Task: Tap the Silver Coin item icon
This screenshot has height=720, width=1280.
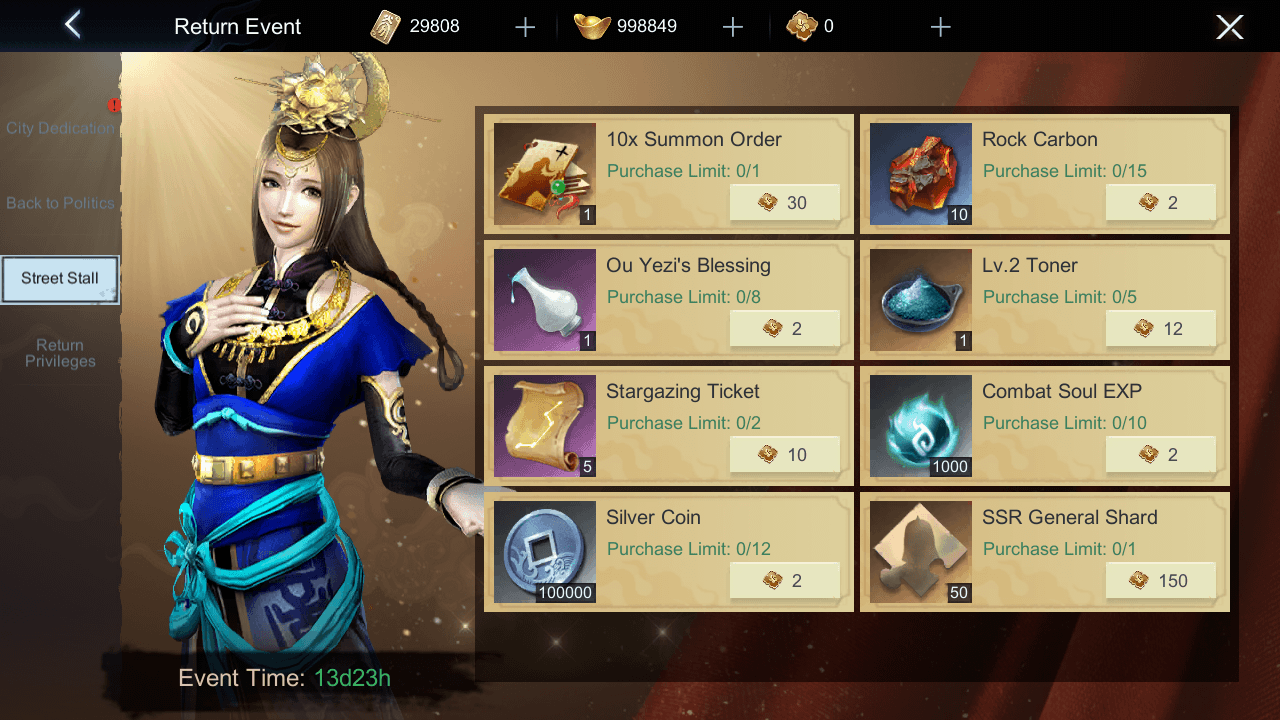Action: click(x=545, y=552)
